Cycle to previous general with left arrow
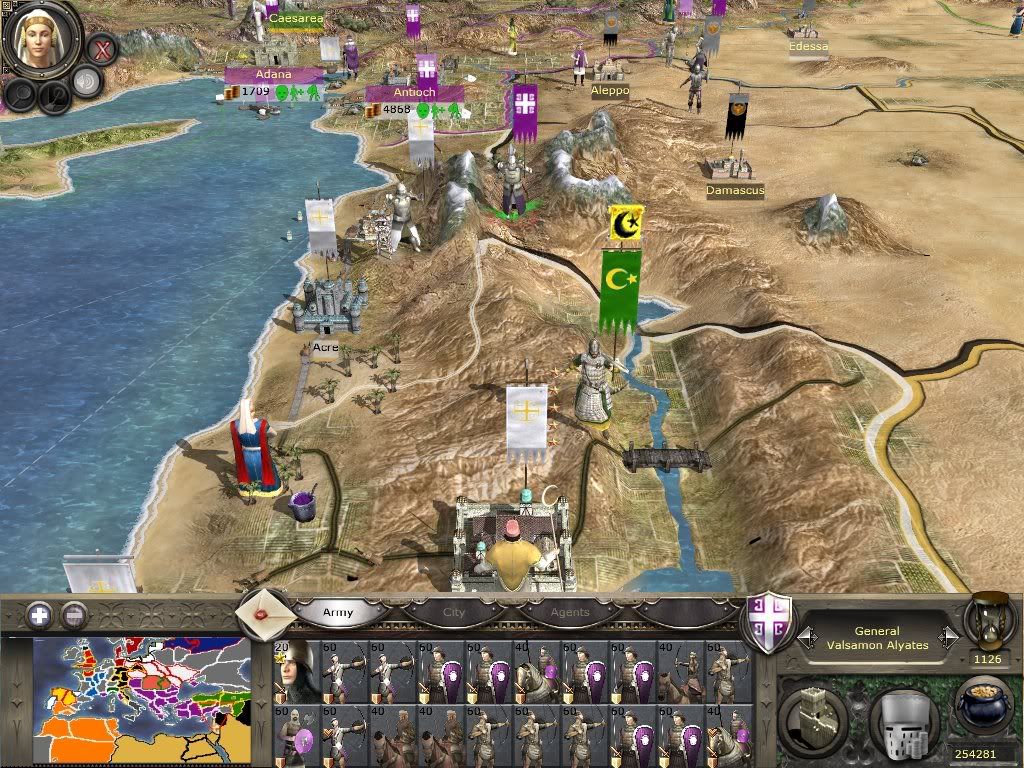1024x768 pixels. [x=806, y=637]
